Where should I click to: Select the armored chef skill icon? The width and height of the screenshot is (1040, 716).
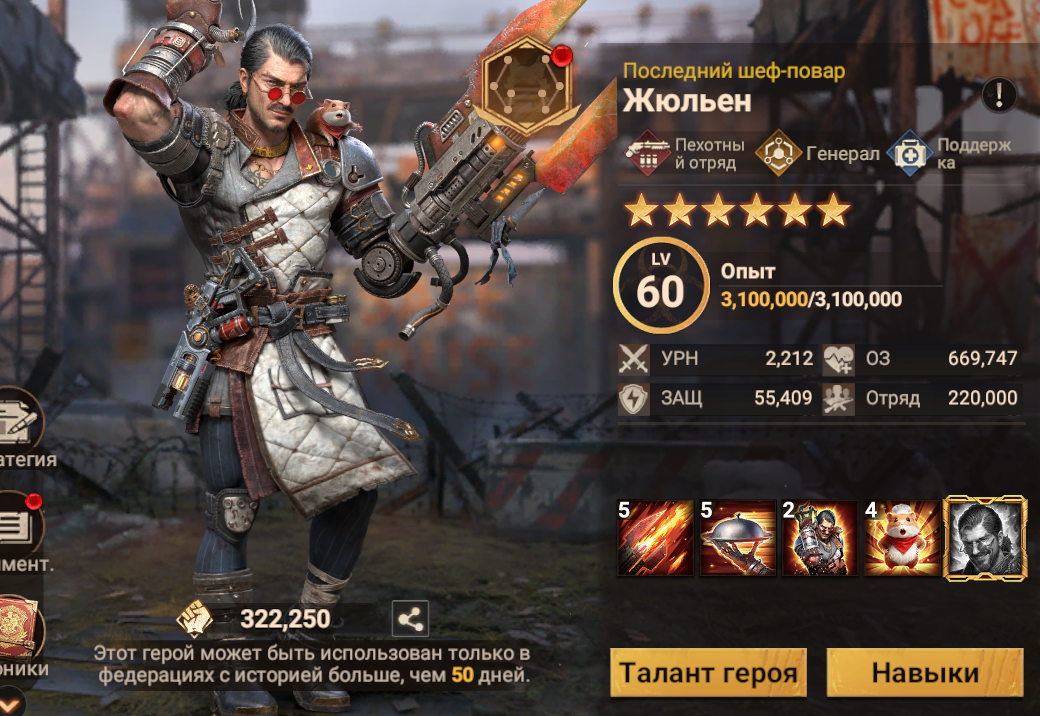(820, 538)
